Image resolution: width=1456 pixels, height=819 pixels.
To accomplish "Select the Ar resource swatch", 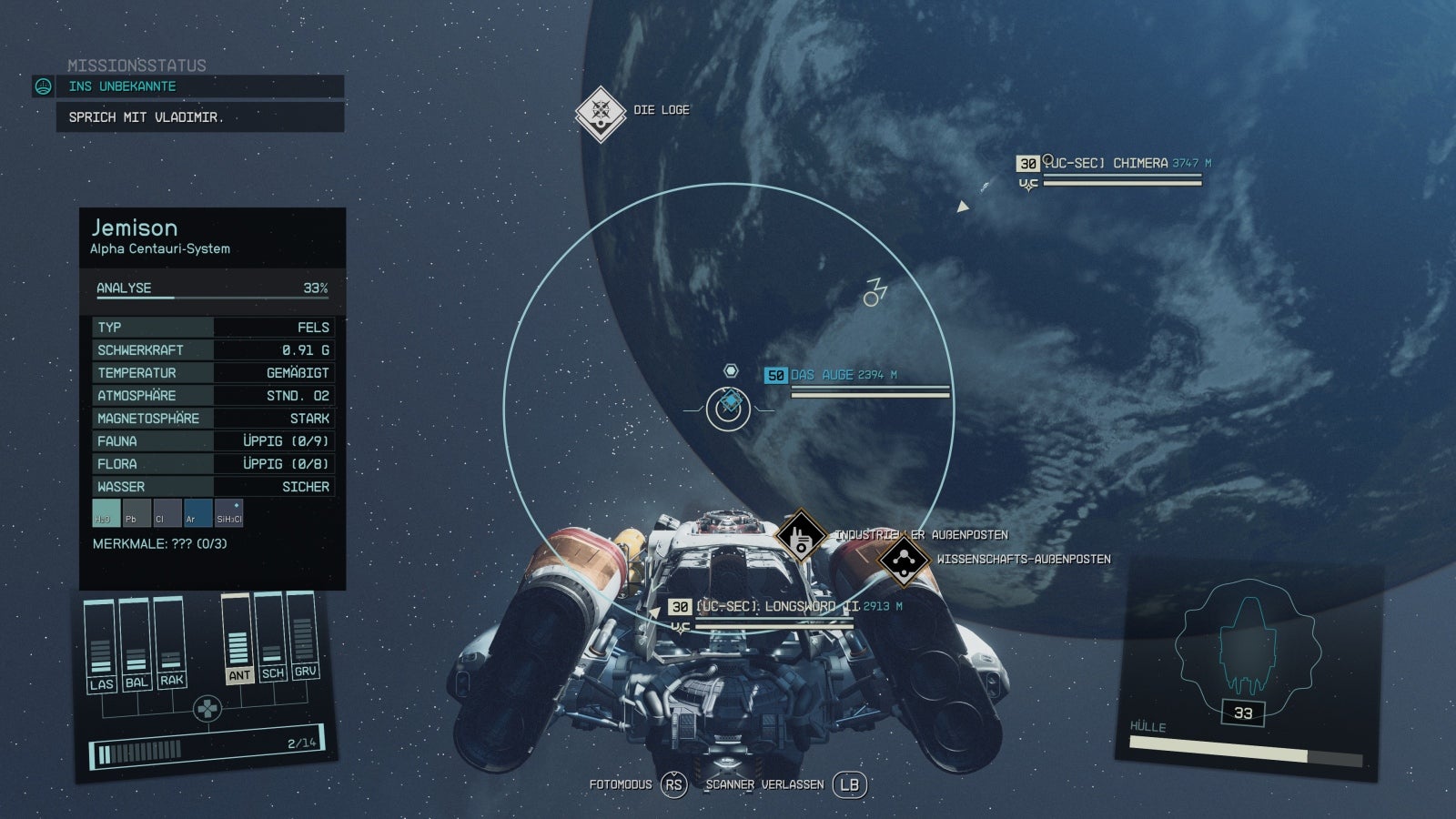I will (197, 513).
